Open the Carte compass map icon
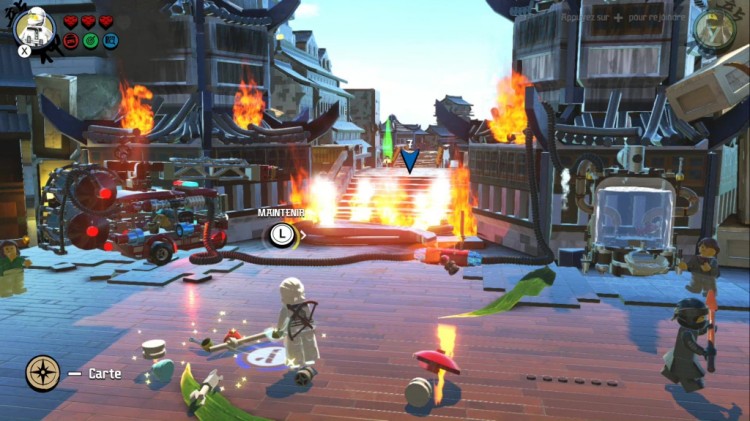750x421 pixels. (x=42, y=373)
